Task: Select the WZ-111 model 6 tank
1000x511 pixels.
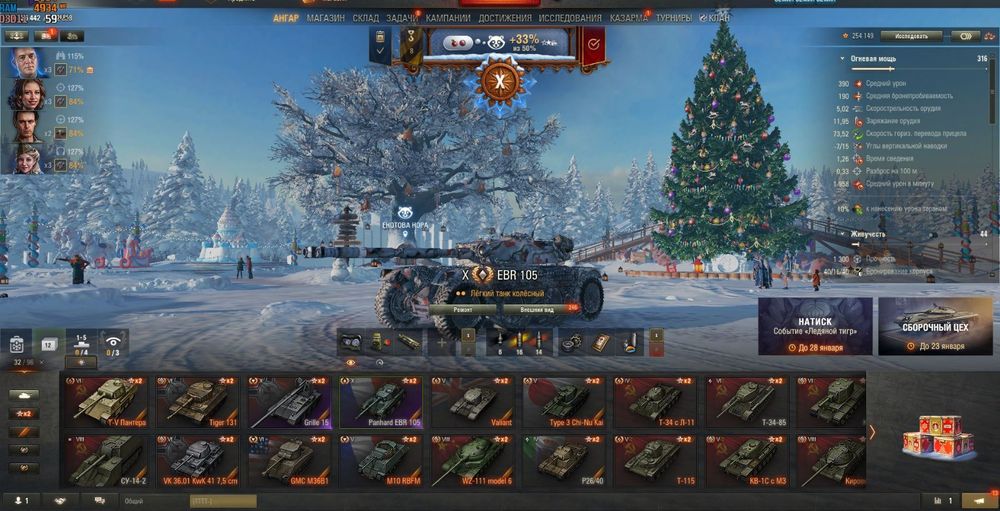Action: click(x=470, y=460)
